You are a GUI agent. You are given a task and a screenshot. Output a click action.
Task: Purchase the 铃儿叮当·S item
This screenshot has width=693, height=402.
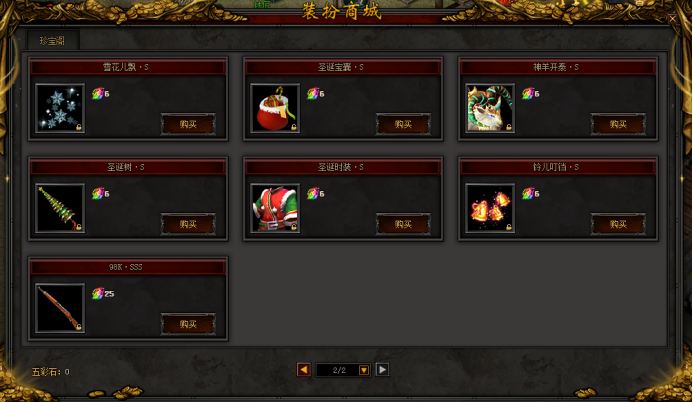point(618,224)
